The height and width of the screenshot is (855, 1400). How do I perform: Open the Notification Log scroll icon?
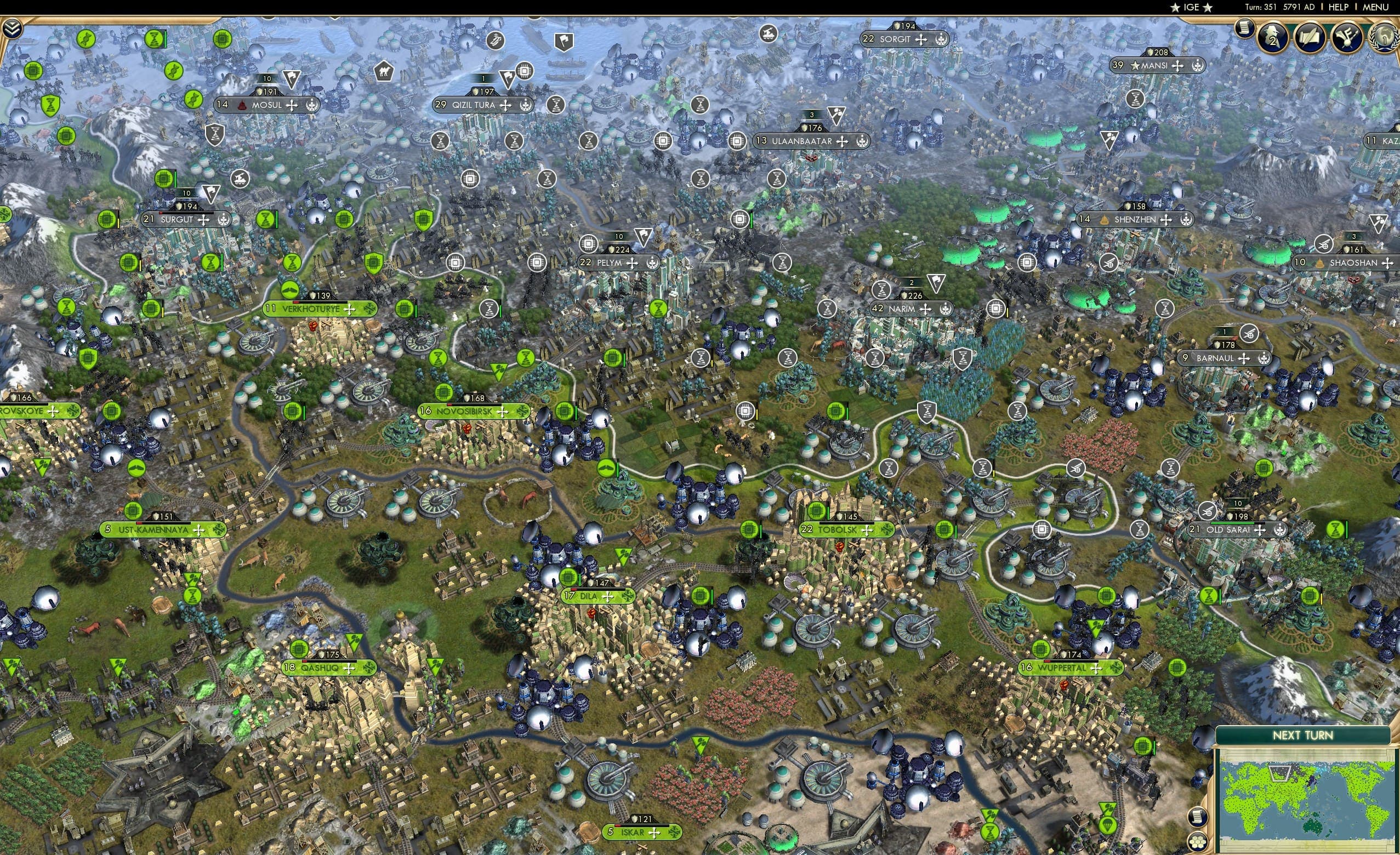coord(1244,30)
